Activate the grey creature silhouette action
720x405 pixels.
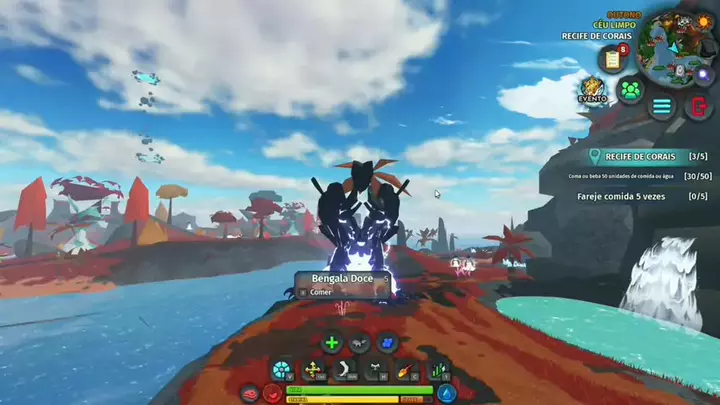point(360,343)
